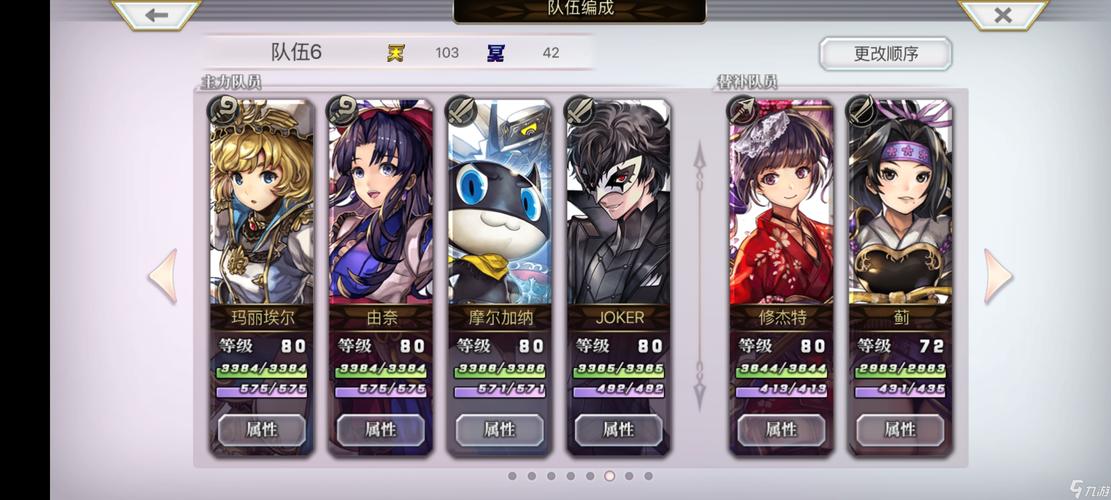Switch to the next team with right arrow
Image resolution: width=1111 pixels, height=500 pixels.
click(997, 276)
